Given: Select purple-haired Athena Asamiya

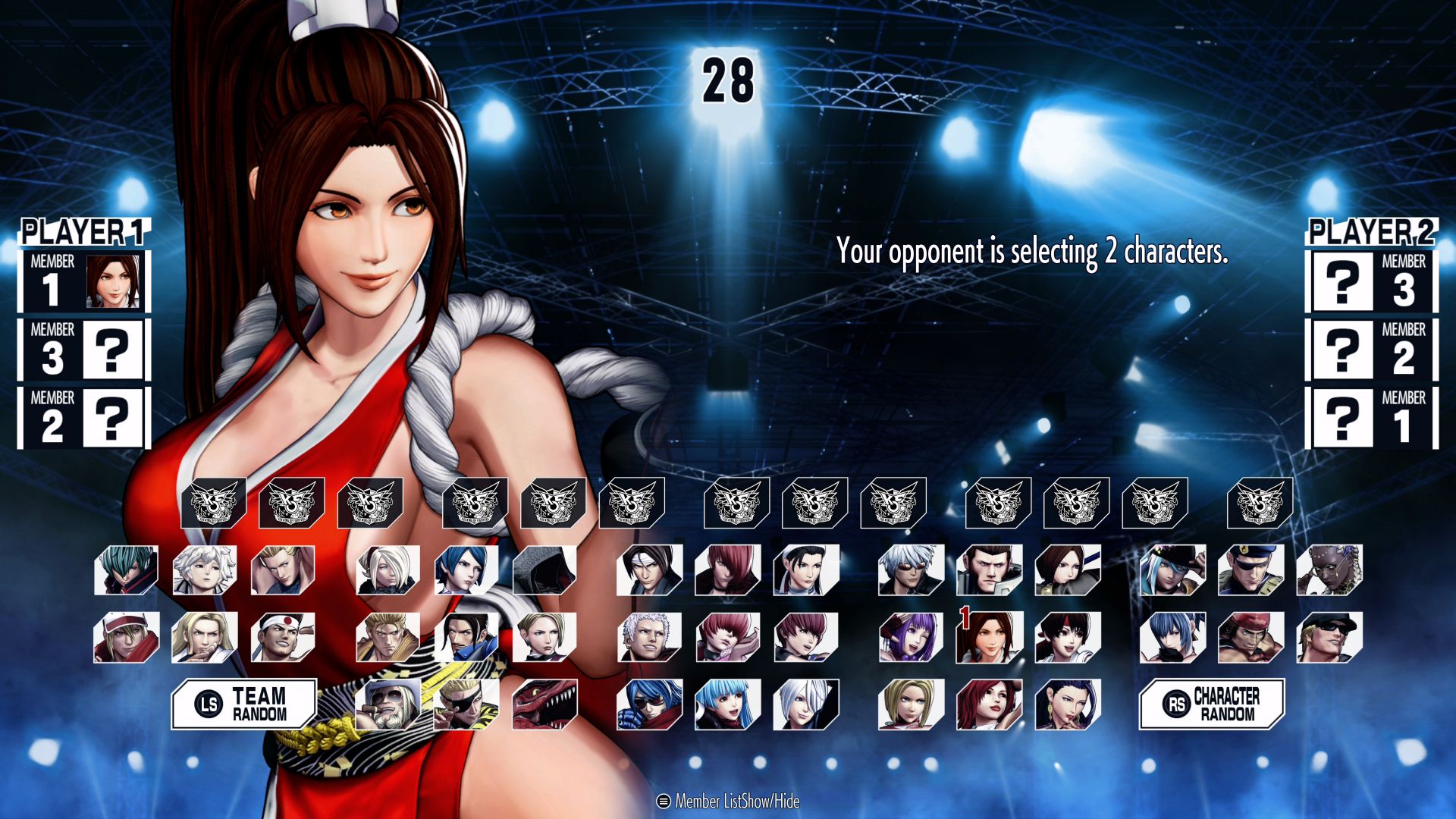Looking at the screenshot, I should click(x=911, y=638).
